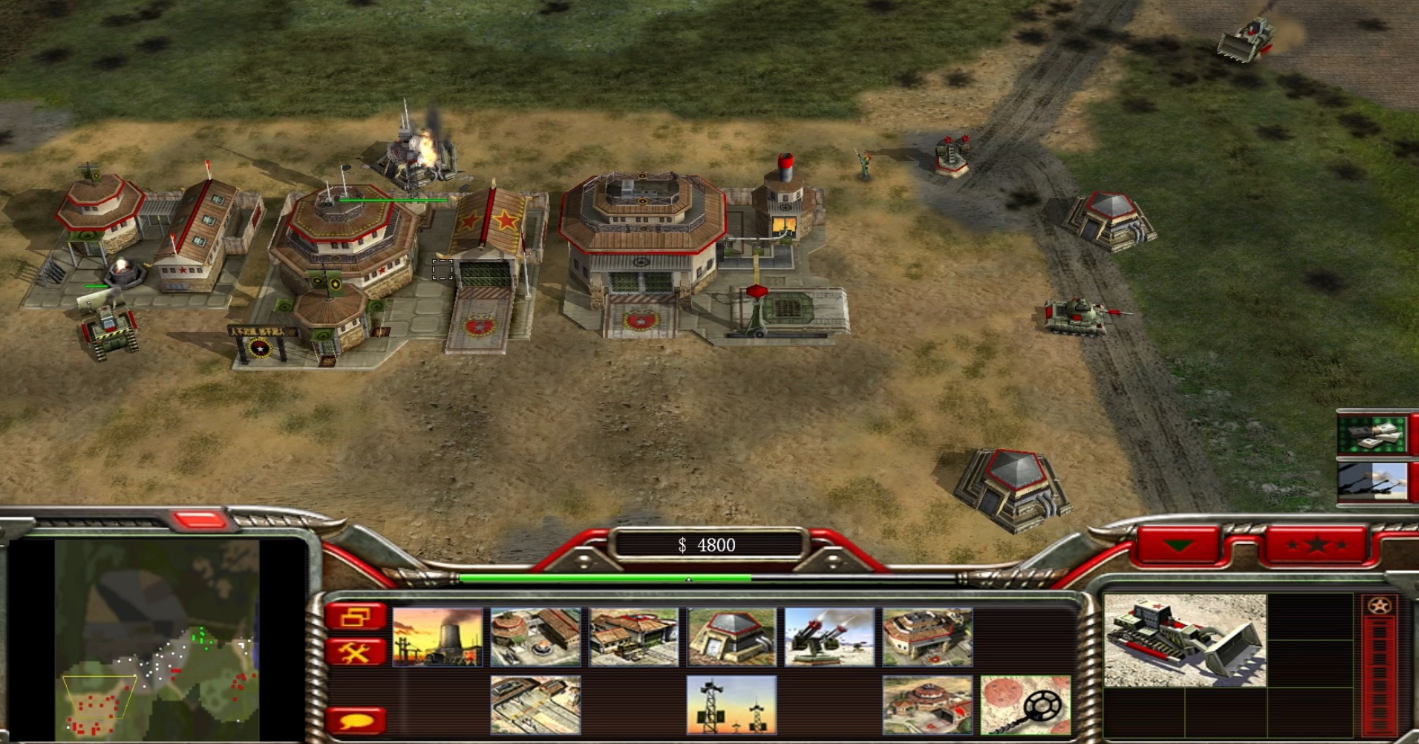Click the selected dozer portrait
1419x744 pixels.
[1185, 640]
